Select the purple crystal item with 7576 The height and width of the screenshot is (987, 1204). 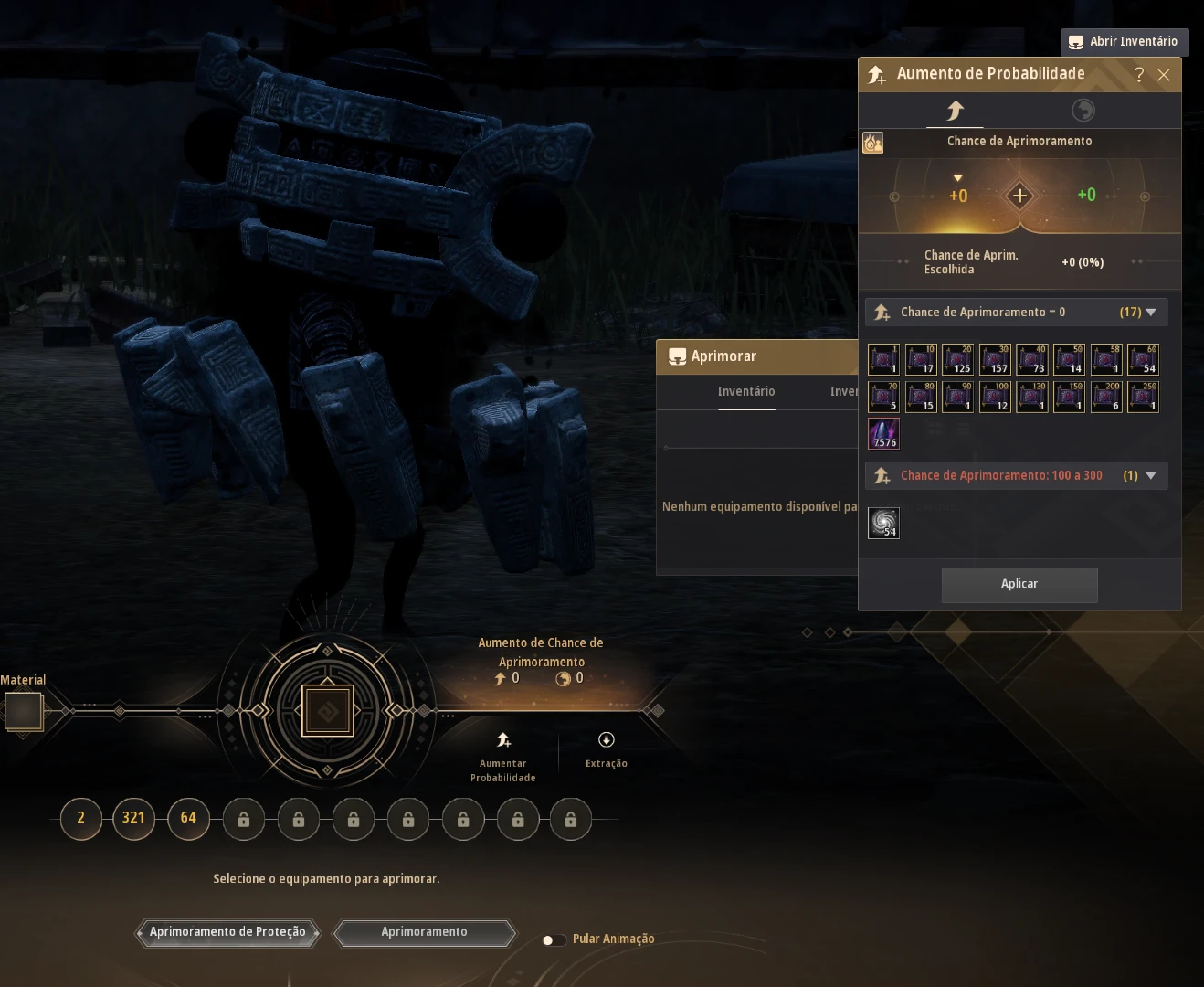click(x=883, y=434)
